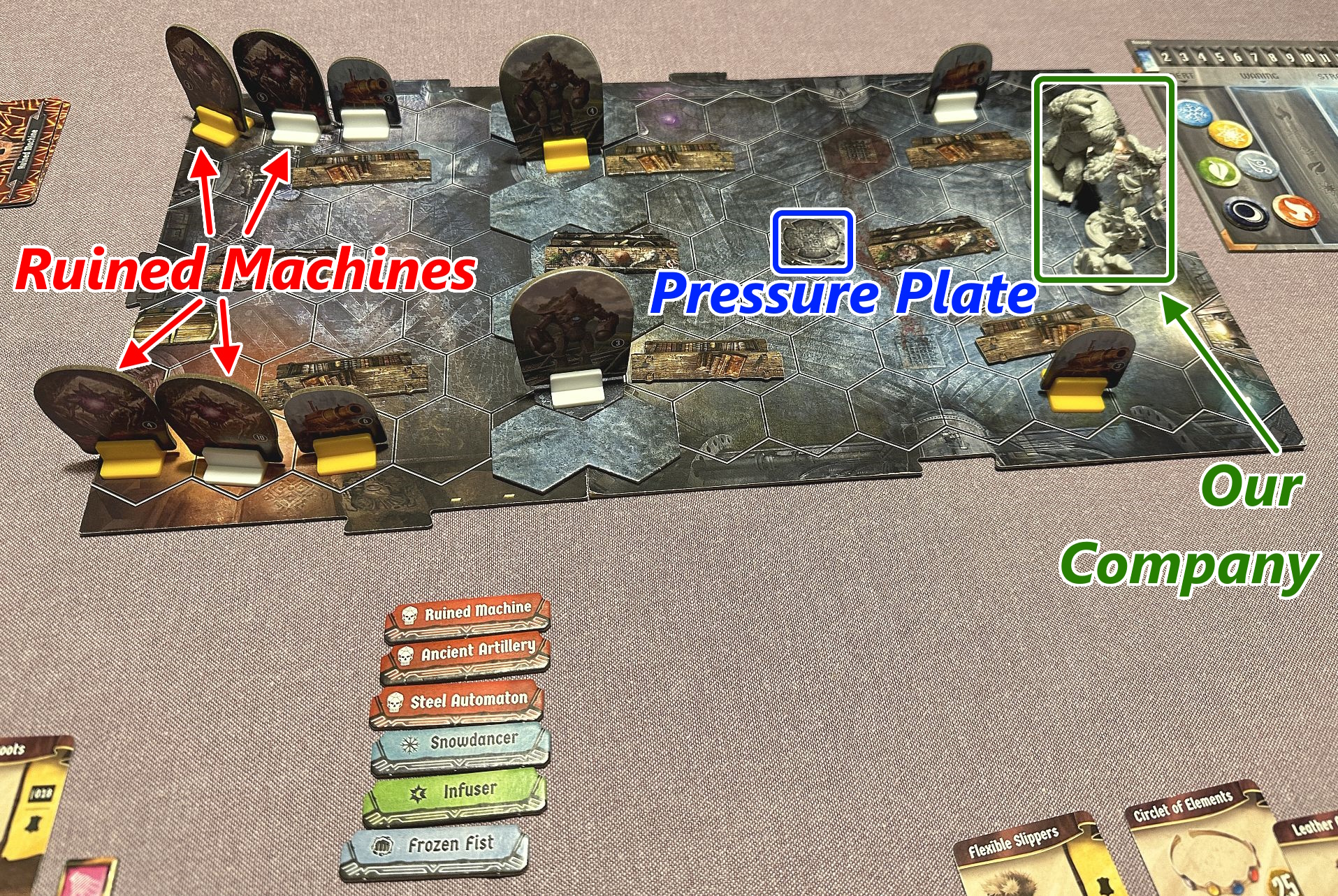
Task: Pick the Ancient Artillery label token
Action: [465, 656]
